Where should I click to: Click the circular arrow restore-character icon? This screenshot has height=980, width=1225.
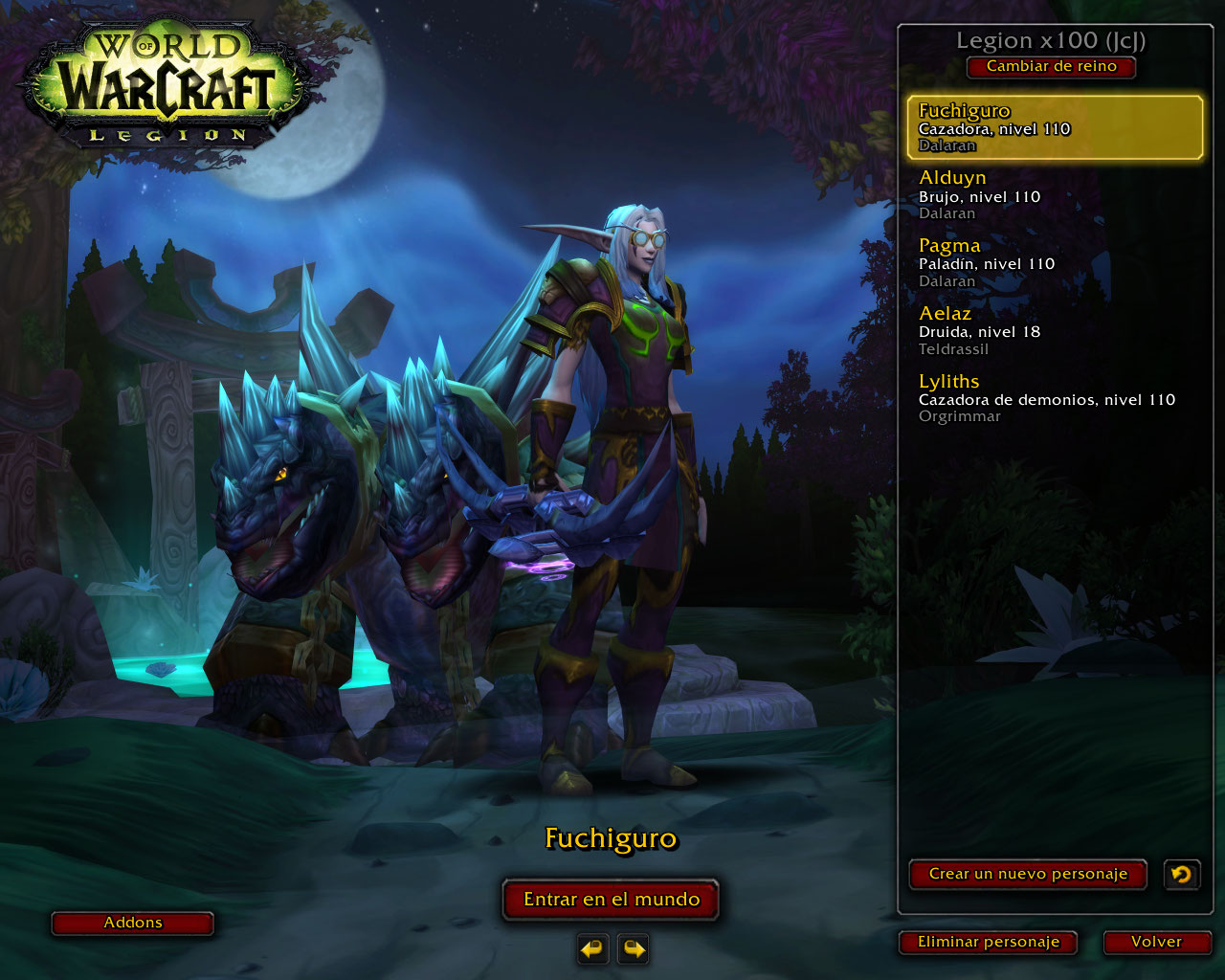(1181, 874)
